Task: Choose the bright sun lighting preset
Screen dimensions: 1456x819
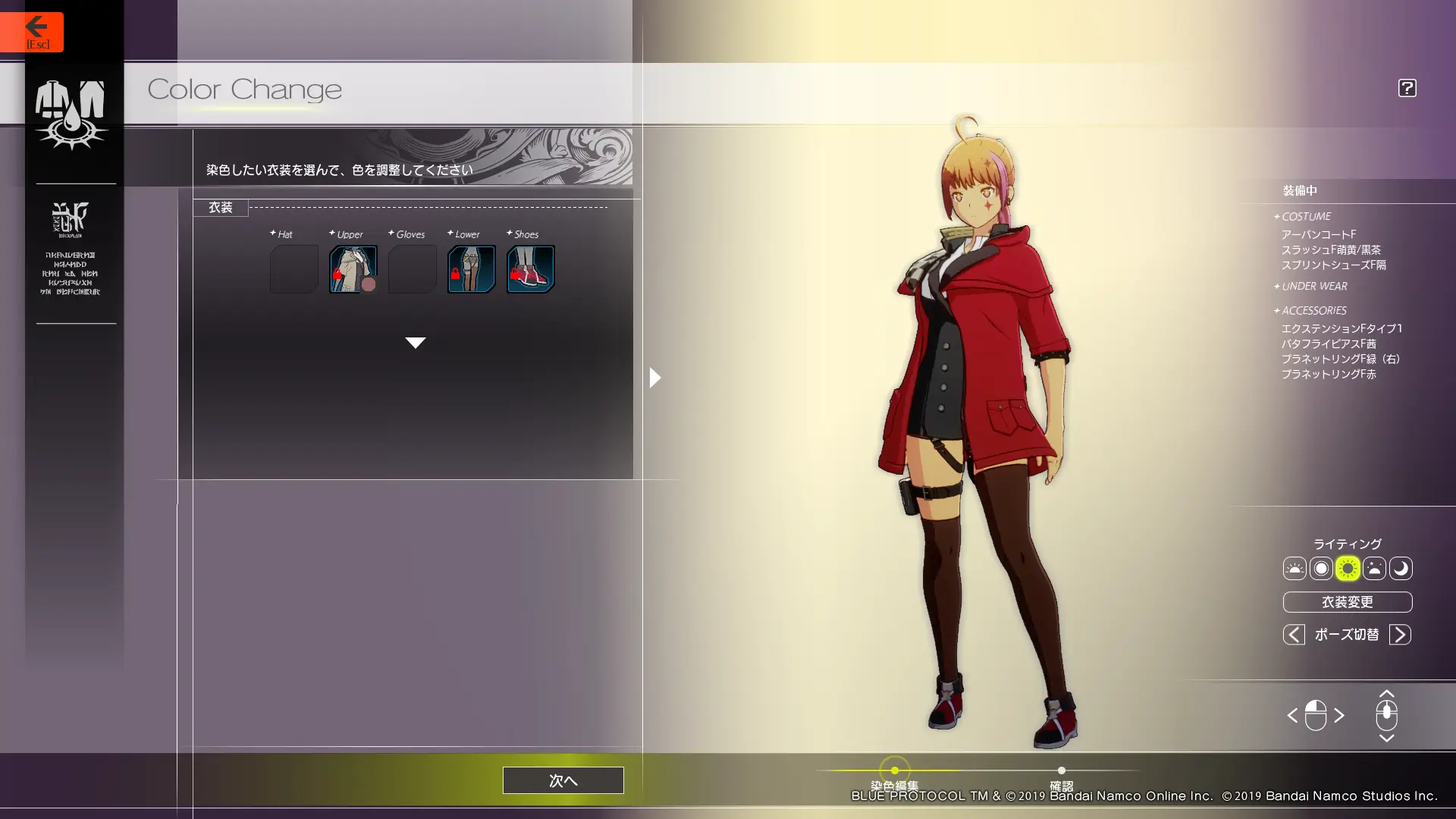Action: [1348, 568]
